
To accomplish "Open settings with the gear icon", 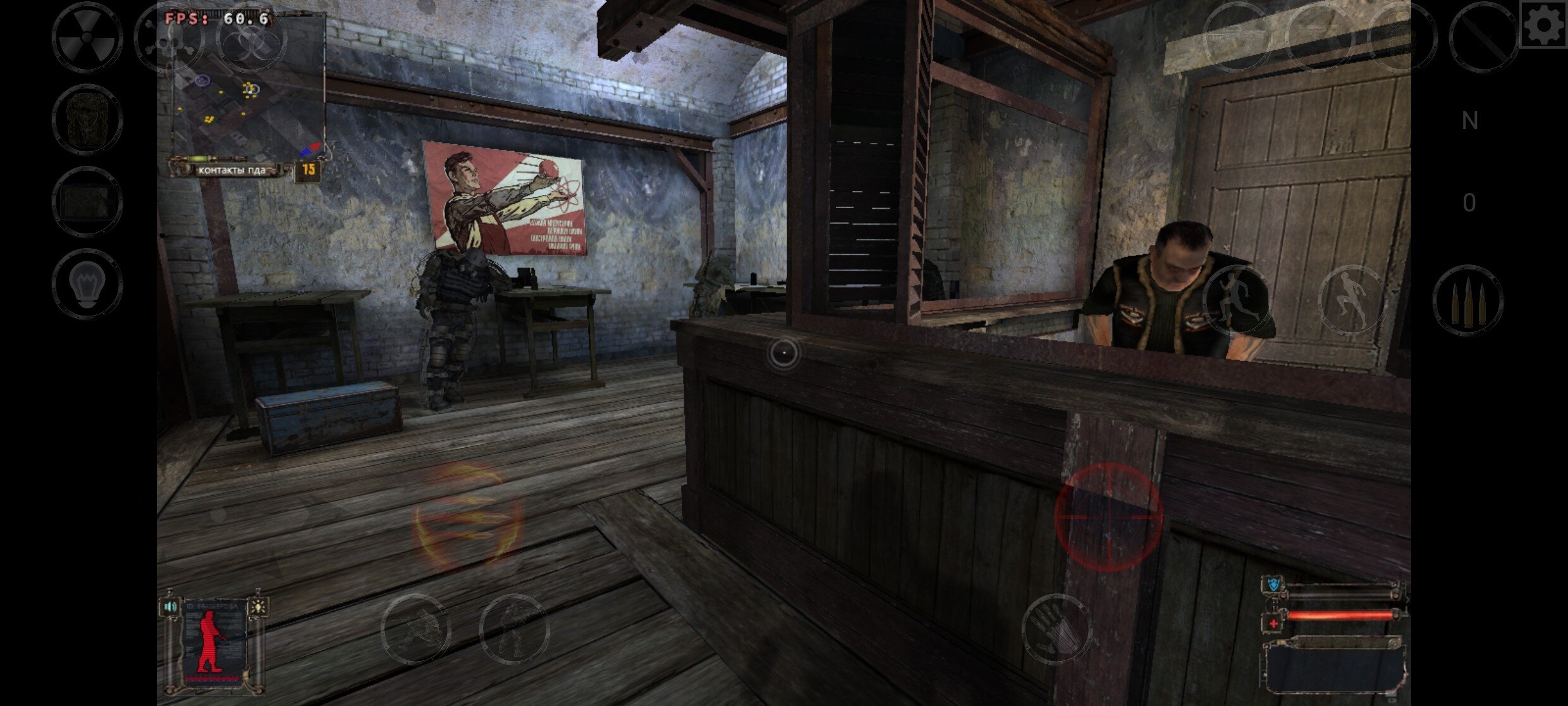I will [x=1543, y=25].
